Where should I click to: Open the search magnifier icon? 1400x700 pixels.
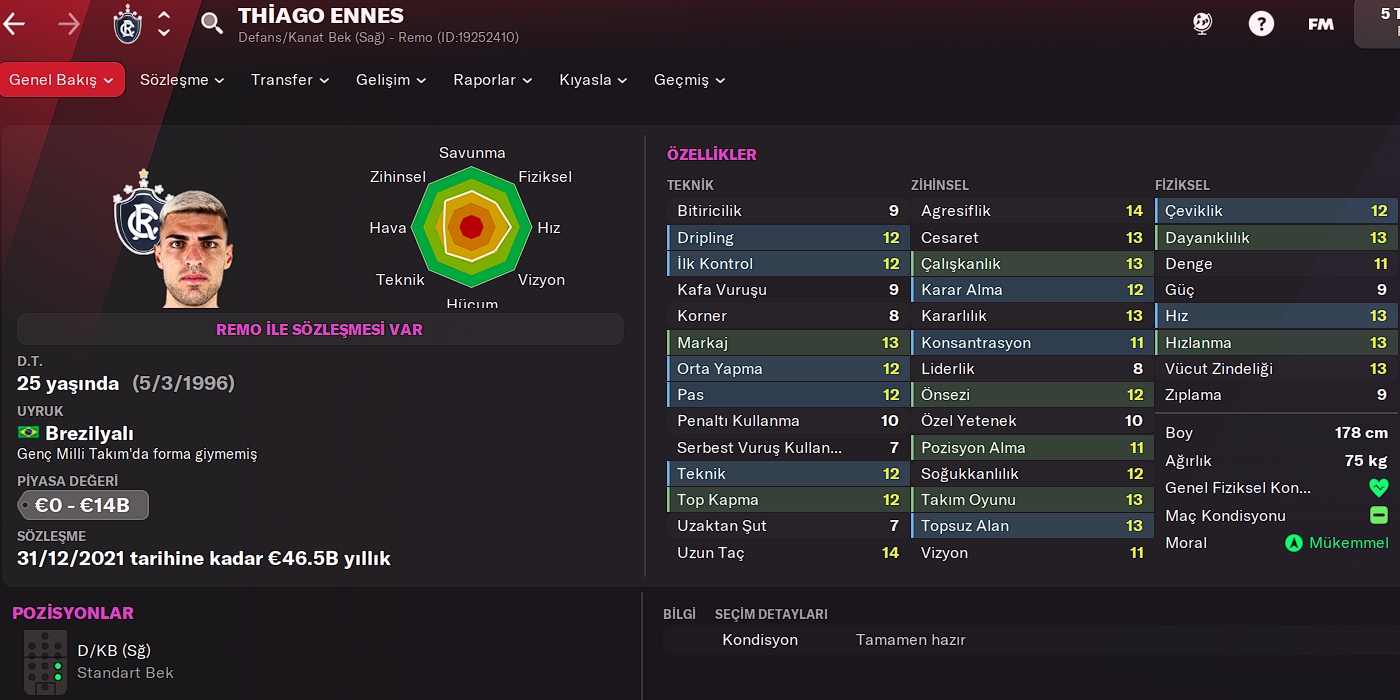[211, 23]
